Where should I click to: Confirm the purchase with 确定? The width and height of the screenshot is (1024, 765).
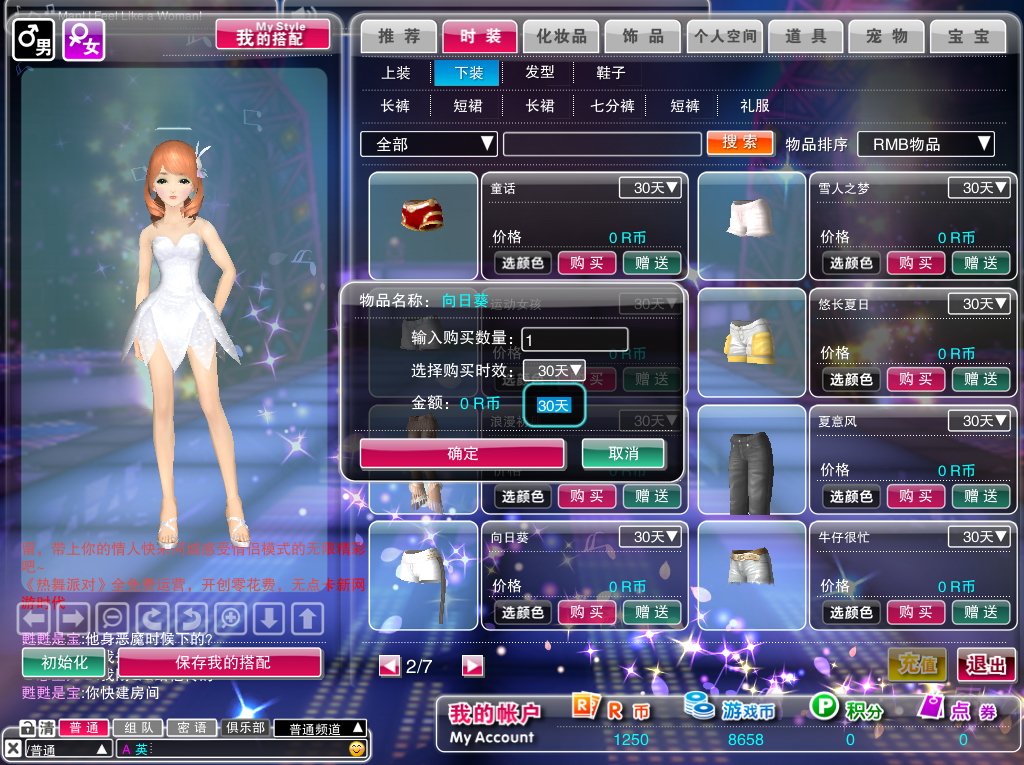tap(463, 453)
